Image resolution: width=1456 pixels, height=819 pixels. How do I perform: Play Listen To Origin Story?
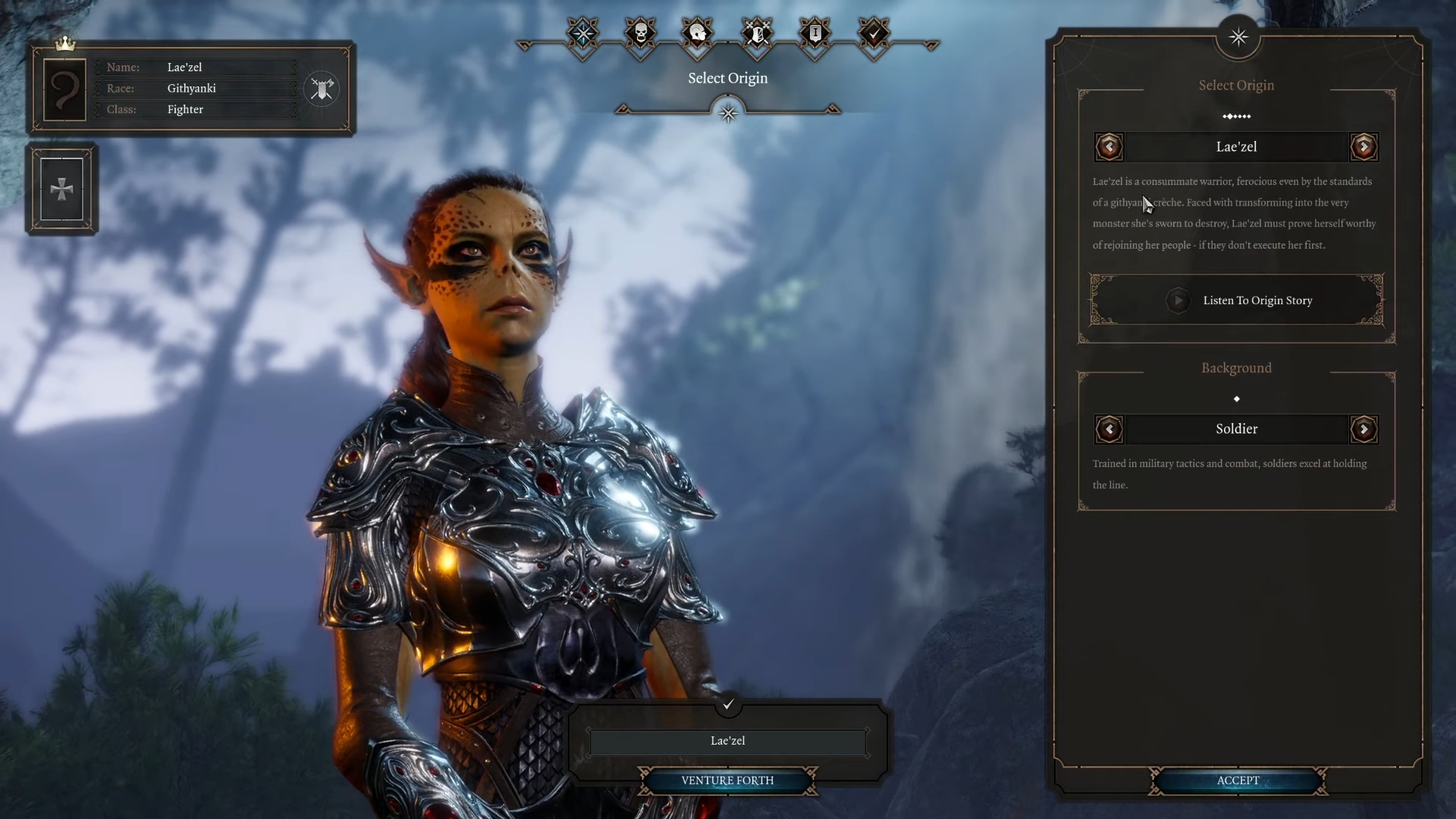click(1237, 300)
